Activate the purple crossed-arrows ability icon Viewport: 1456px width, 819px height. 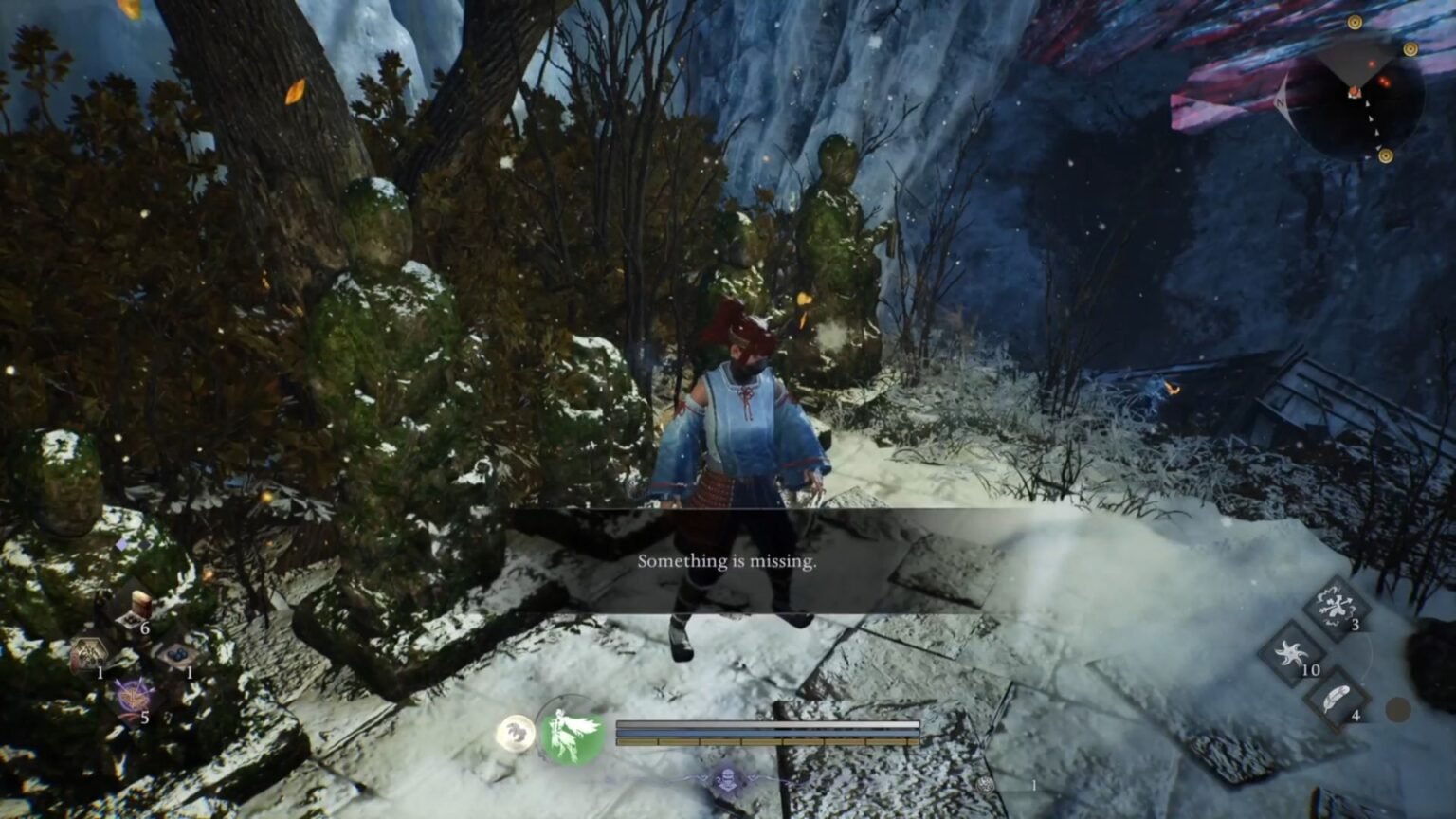click(133, 696)
